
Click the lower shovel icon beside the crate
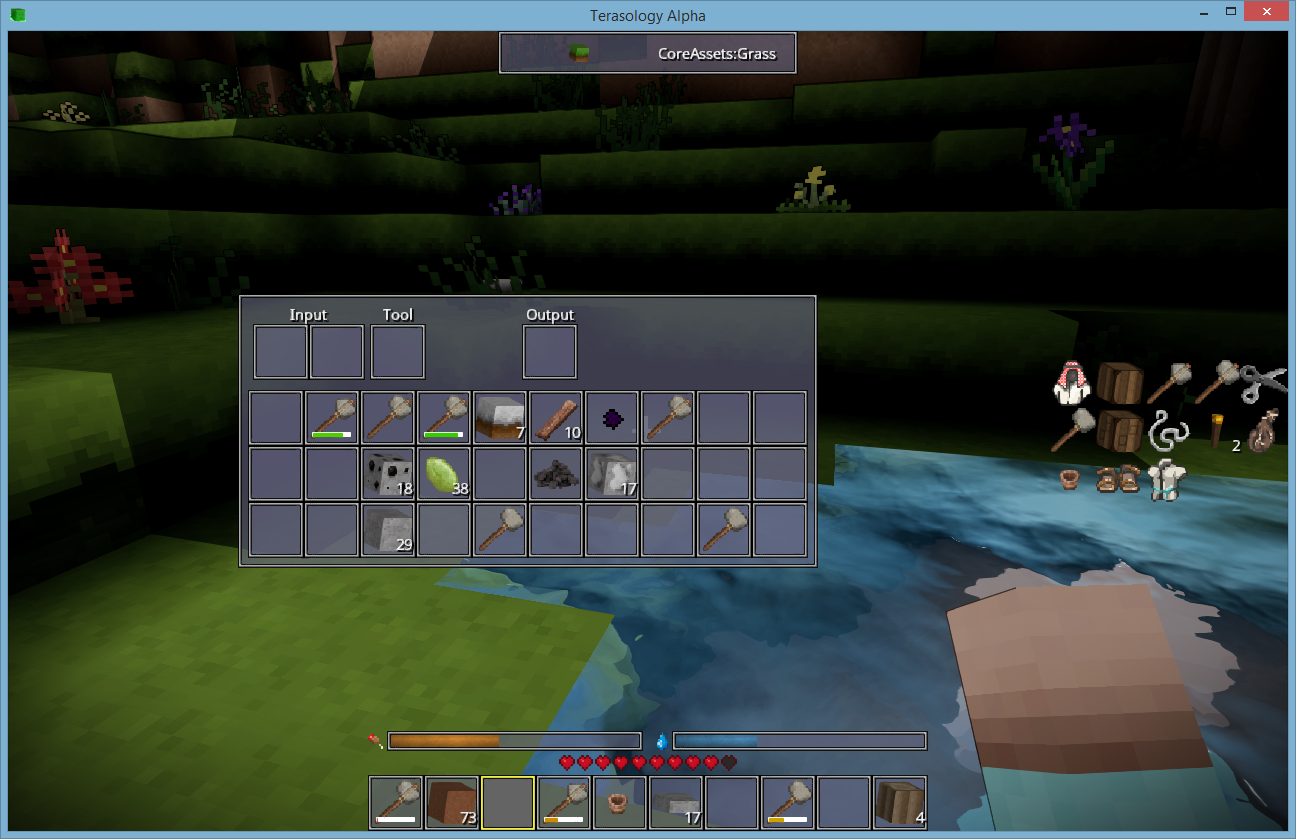coord(1074,427)
